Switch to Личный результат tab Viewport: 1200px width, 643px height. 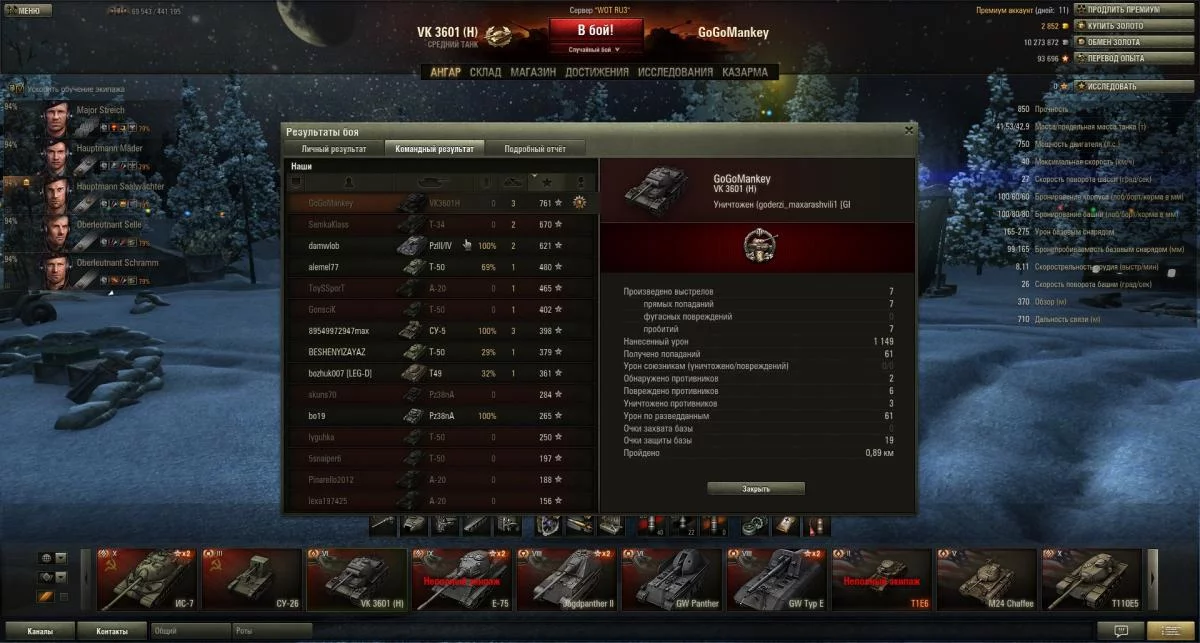pyautogui.click(x=326, y=149)
